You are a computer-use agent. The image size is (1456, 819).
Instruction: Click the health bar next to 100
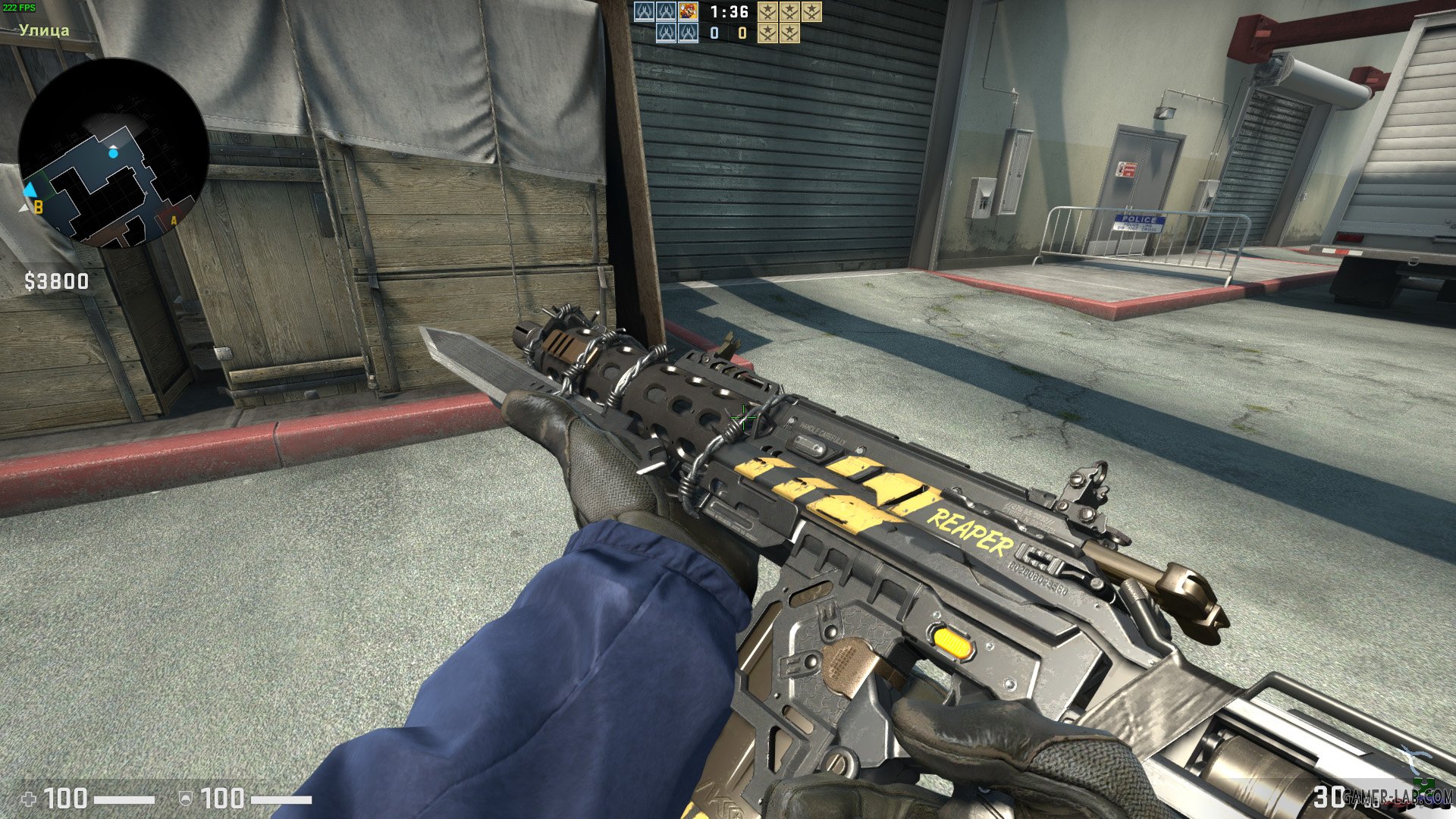click(x=125, y=799)
